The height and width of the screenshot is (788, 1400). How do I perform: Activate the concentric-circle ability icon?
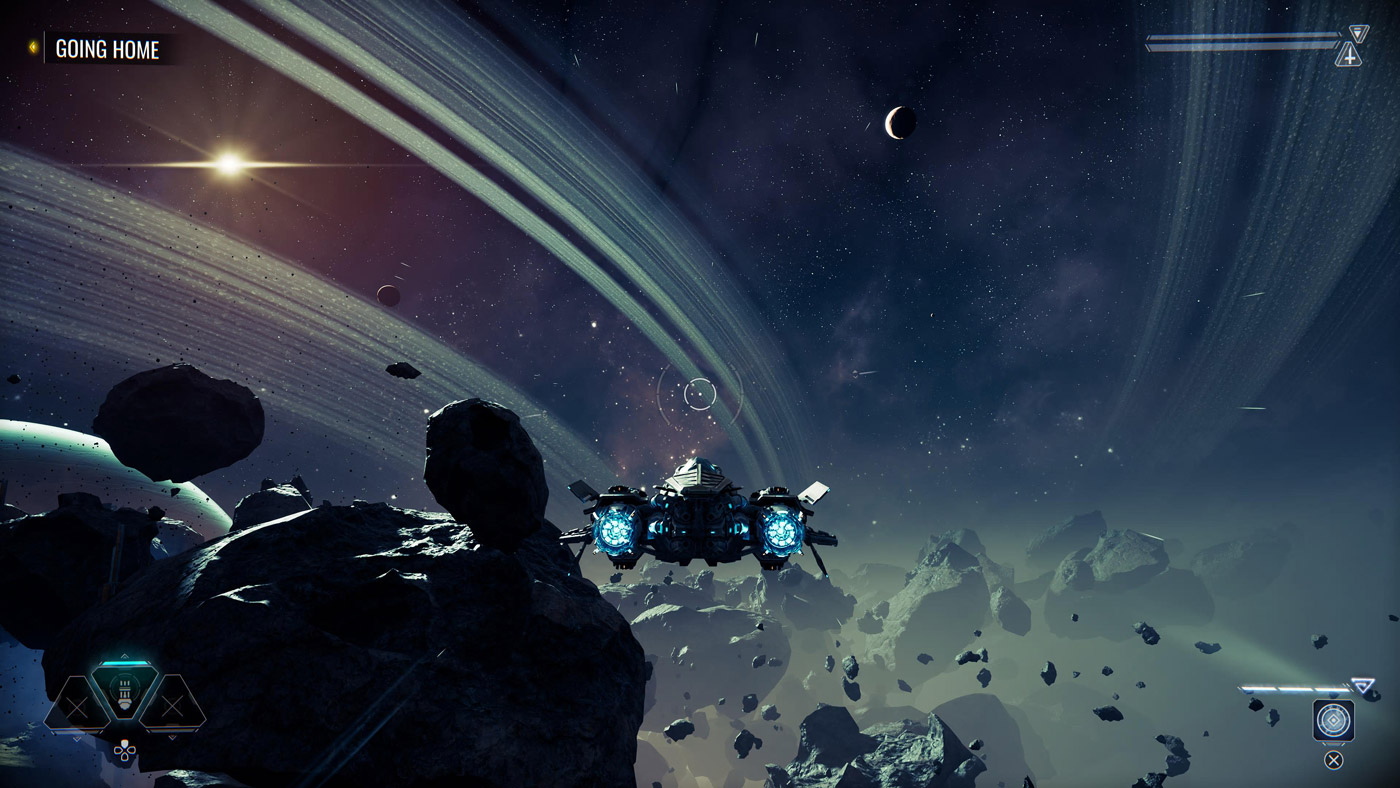coord(1333,720)
